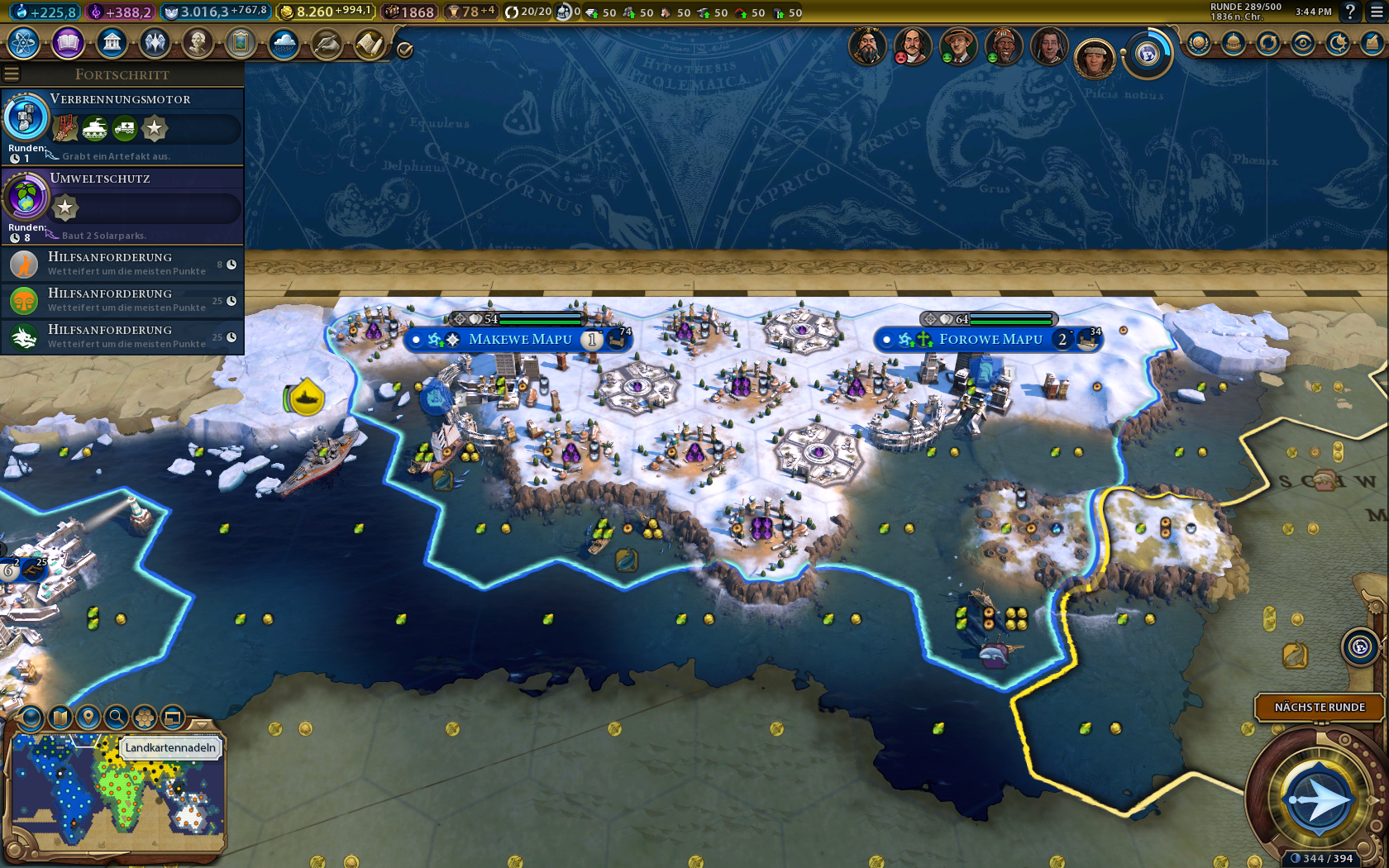Open the Fortschritt panel hamburger menu

point(12,74)
